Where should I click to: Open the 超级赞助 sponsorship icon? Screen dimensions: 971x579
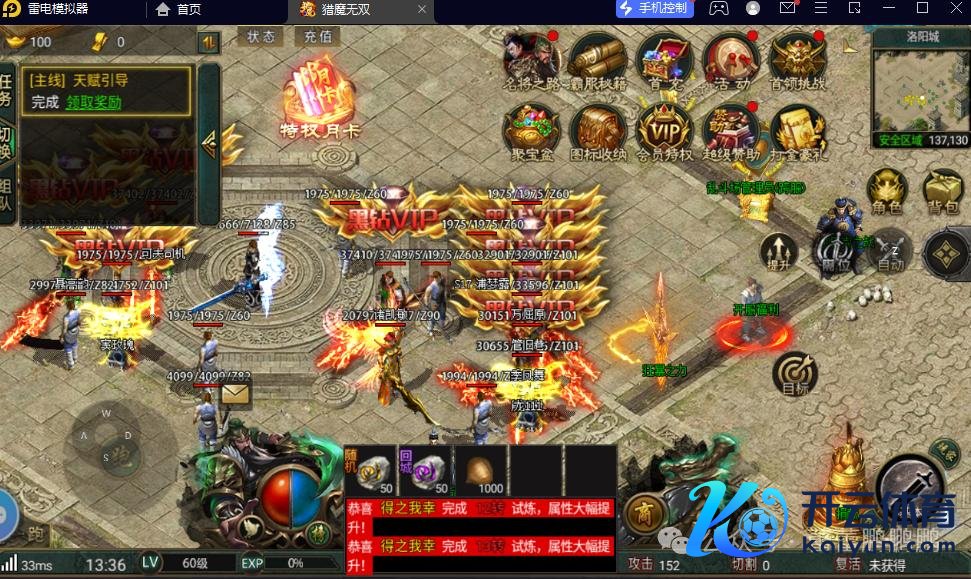point(730,129)
